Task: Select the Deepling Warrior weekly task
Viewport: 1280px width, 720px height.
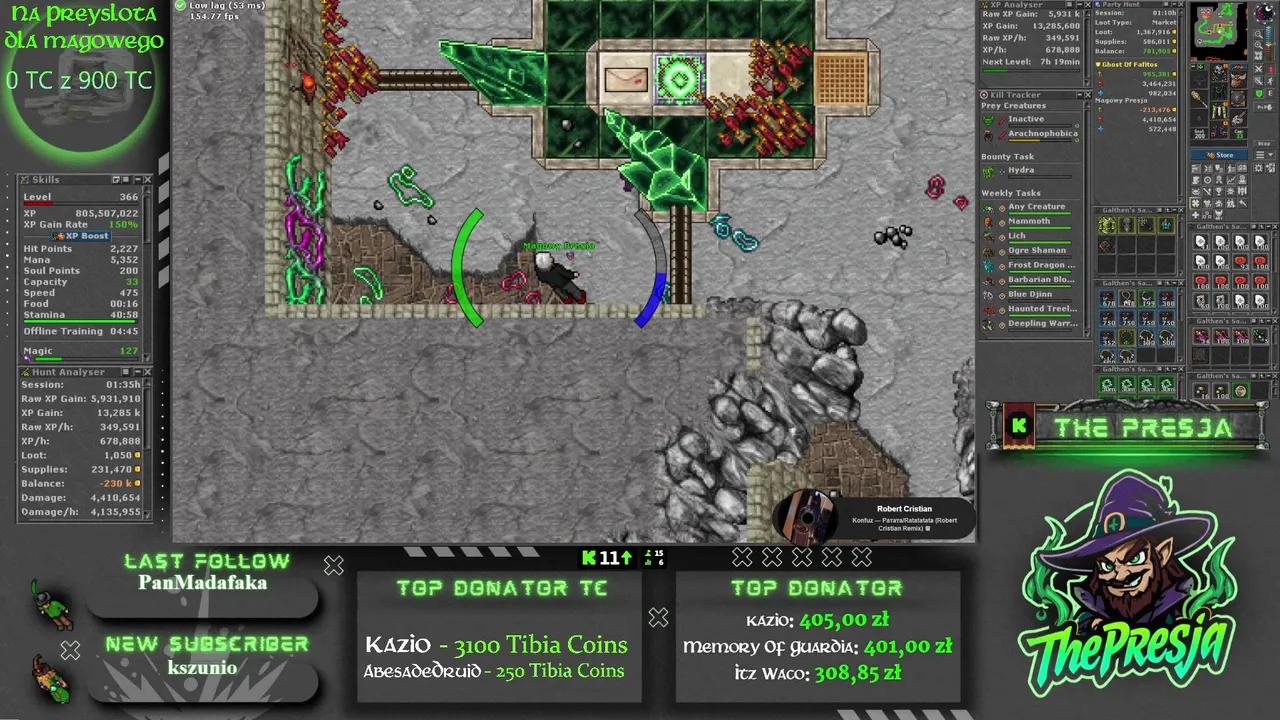Action: (x=1042, y=323)
